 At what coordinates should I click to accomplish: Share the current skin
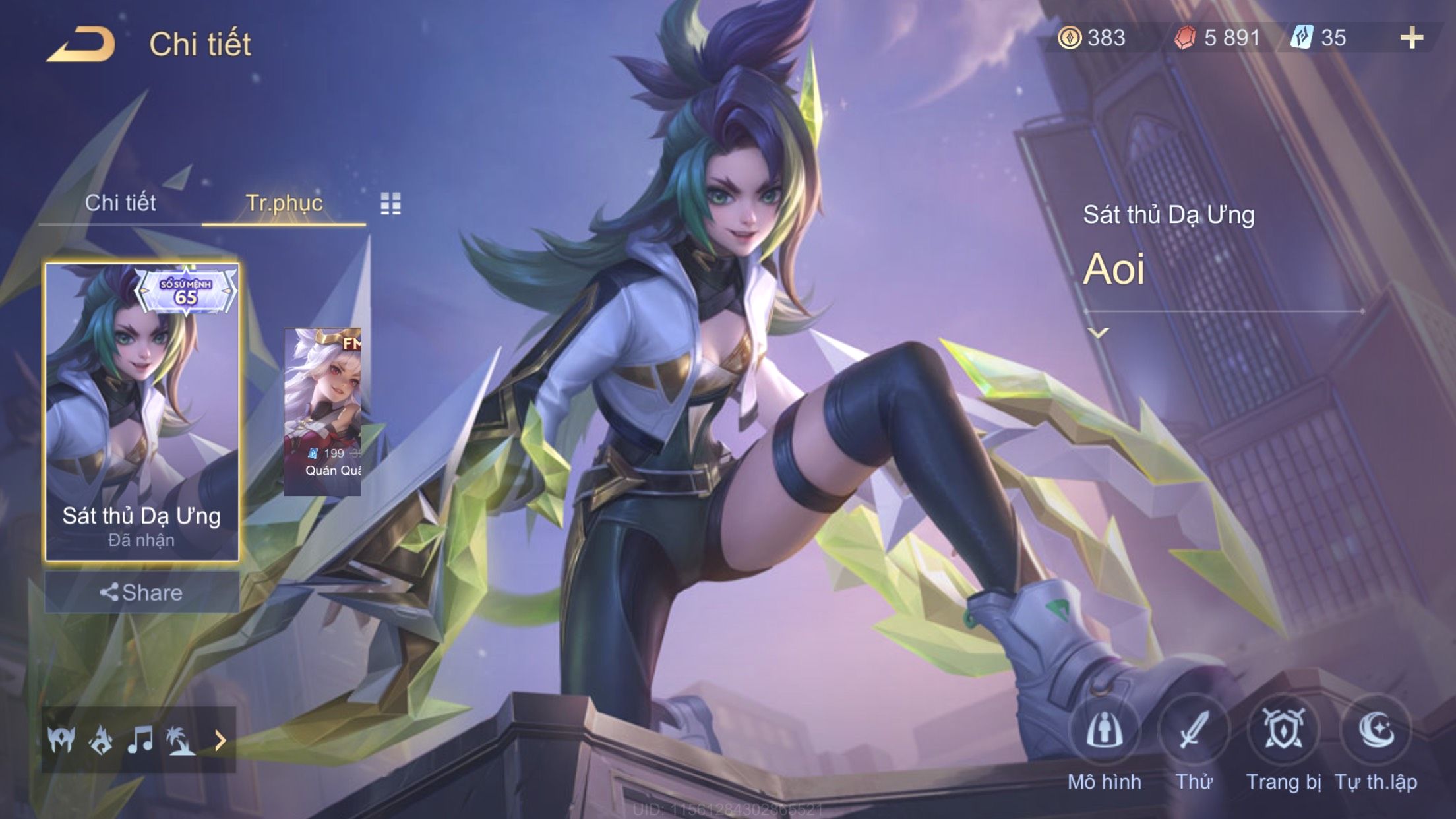142,592
